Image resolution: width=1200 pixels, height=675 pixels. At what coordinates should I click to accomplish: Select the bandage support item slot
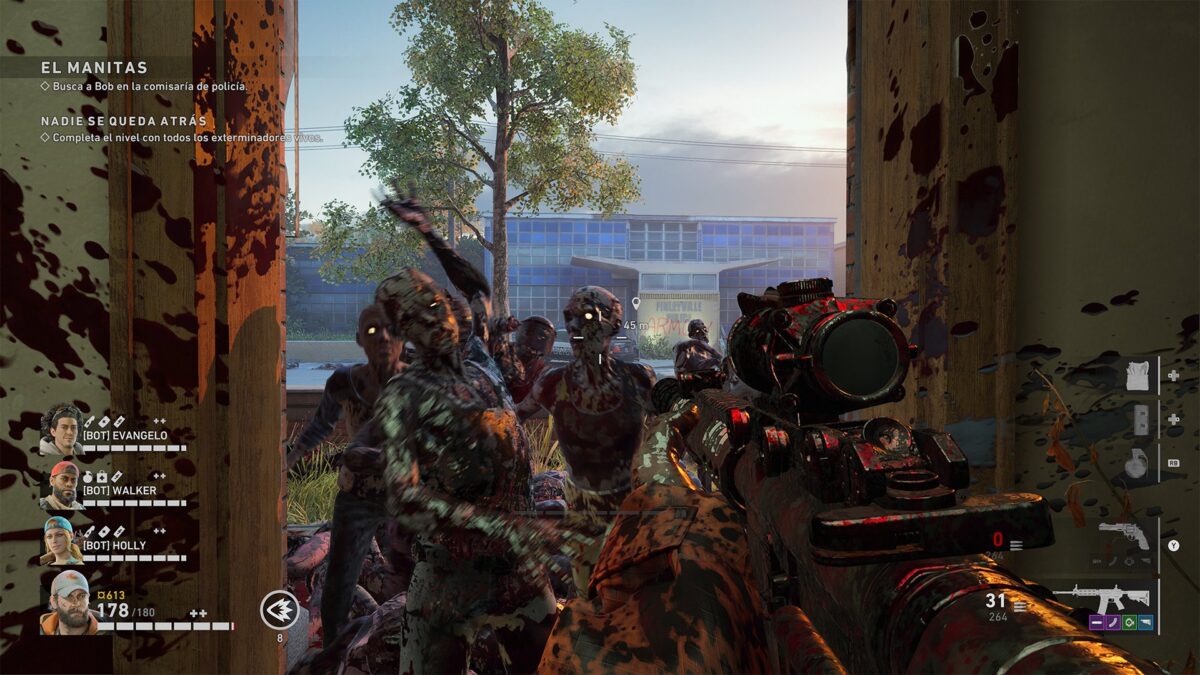click(1138, 376)
